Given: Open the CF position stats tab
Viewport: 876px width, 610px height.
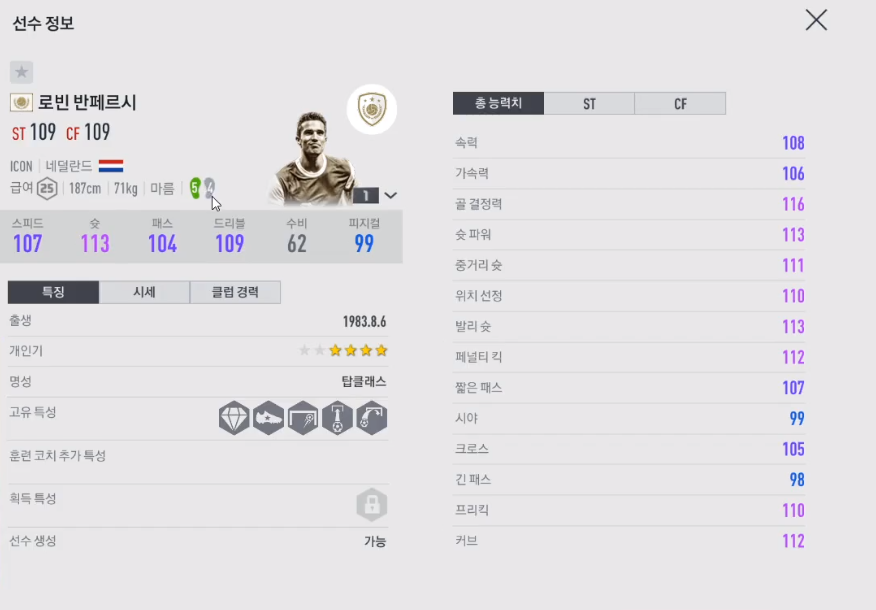Looking at the screenshot, I should click(680, 103).
